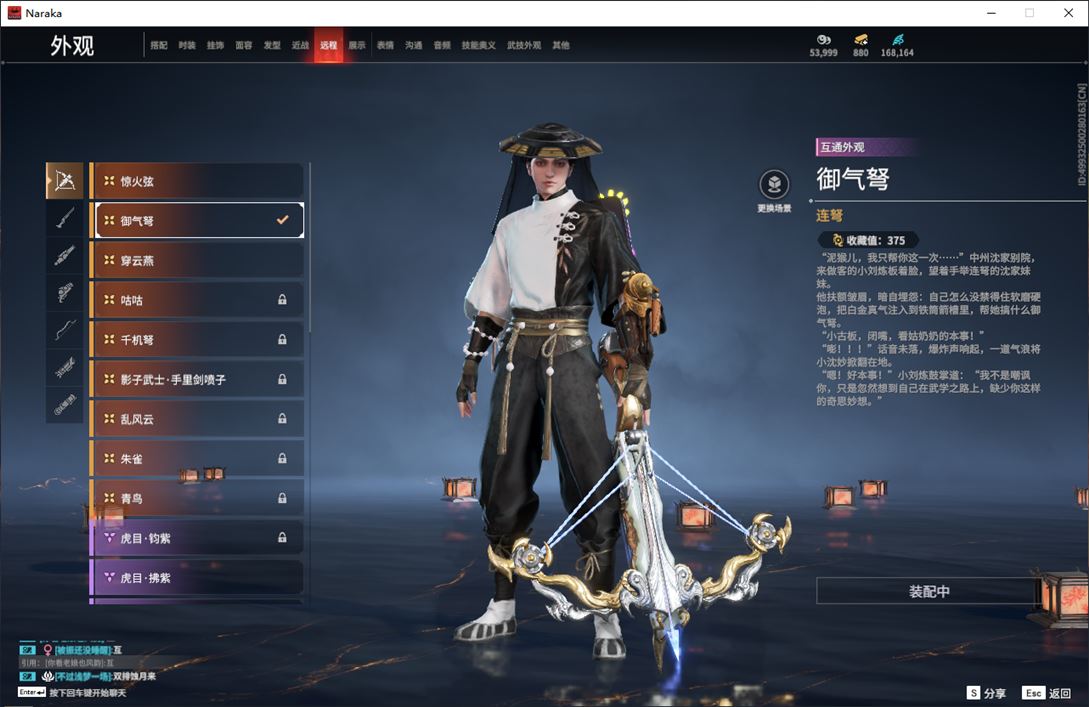
Task: Click the 装配中 equip button
Action: pos(929,591)
